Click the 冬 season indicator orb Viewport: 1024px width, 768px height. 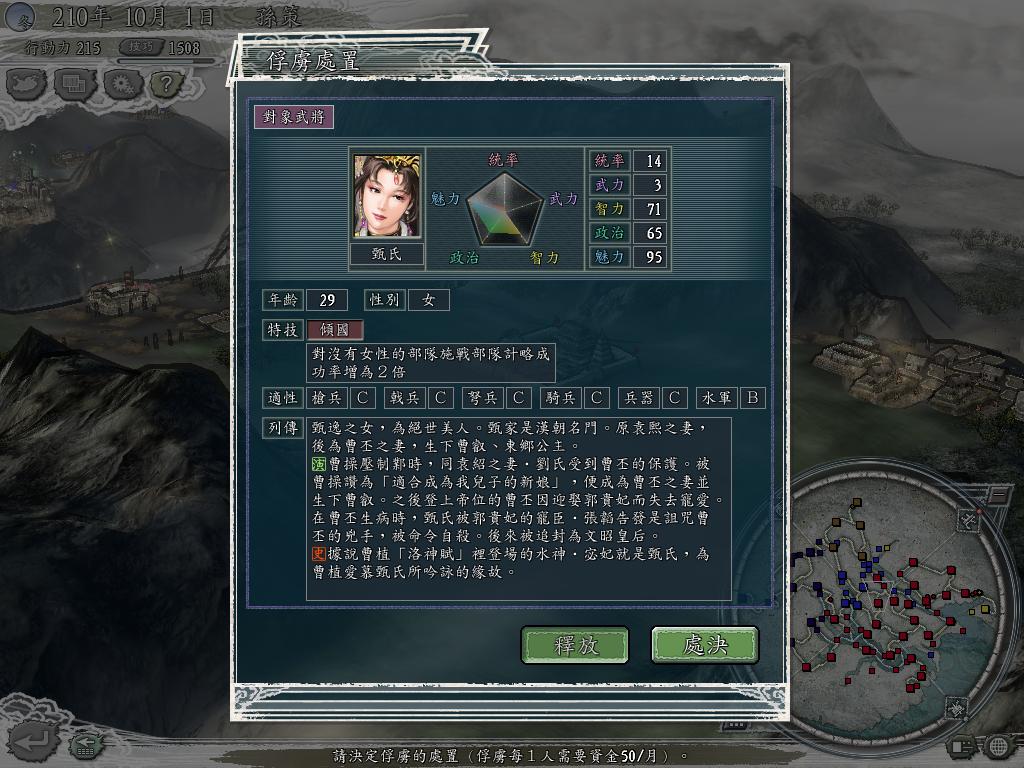click(x=20, y=17)
